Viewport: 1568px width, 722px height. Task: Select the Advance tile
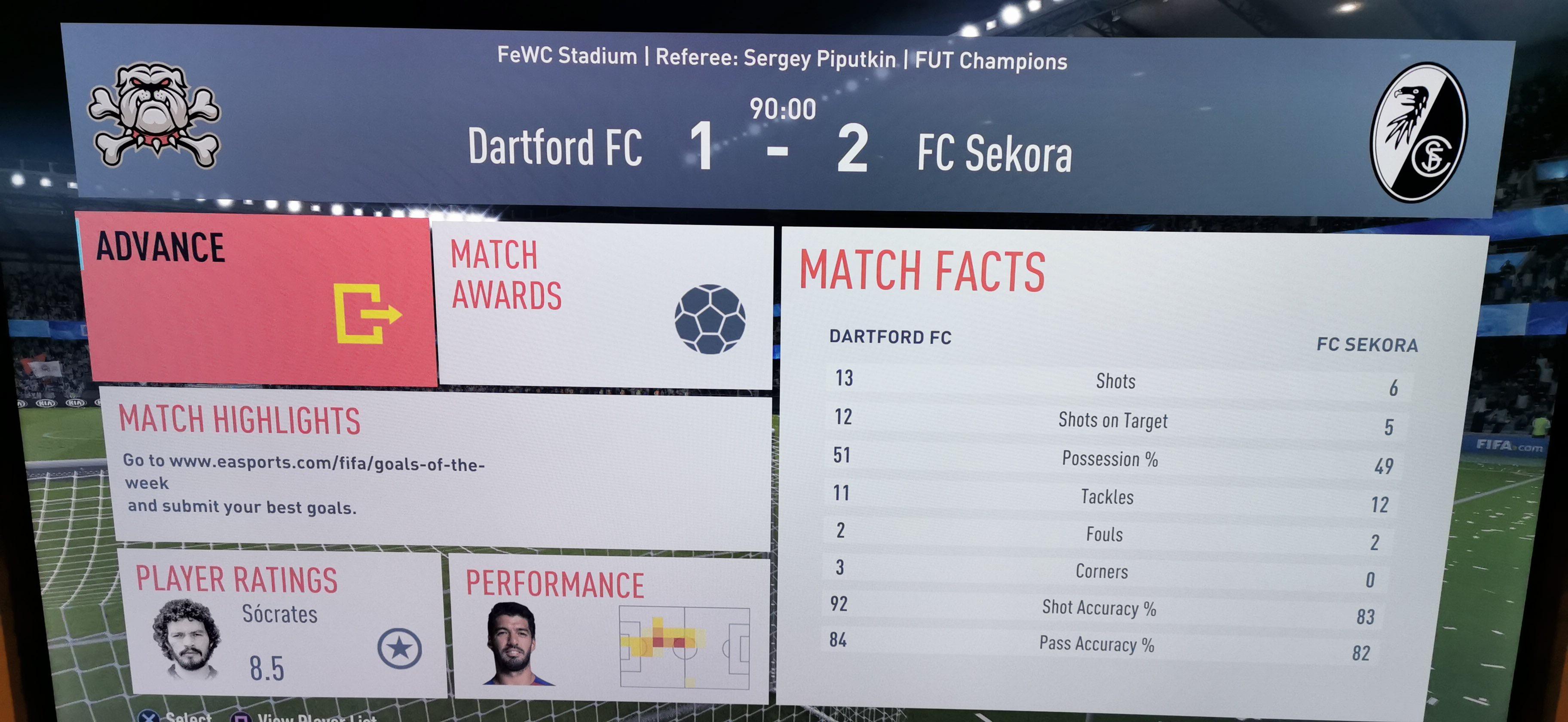(259, 298)
